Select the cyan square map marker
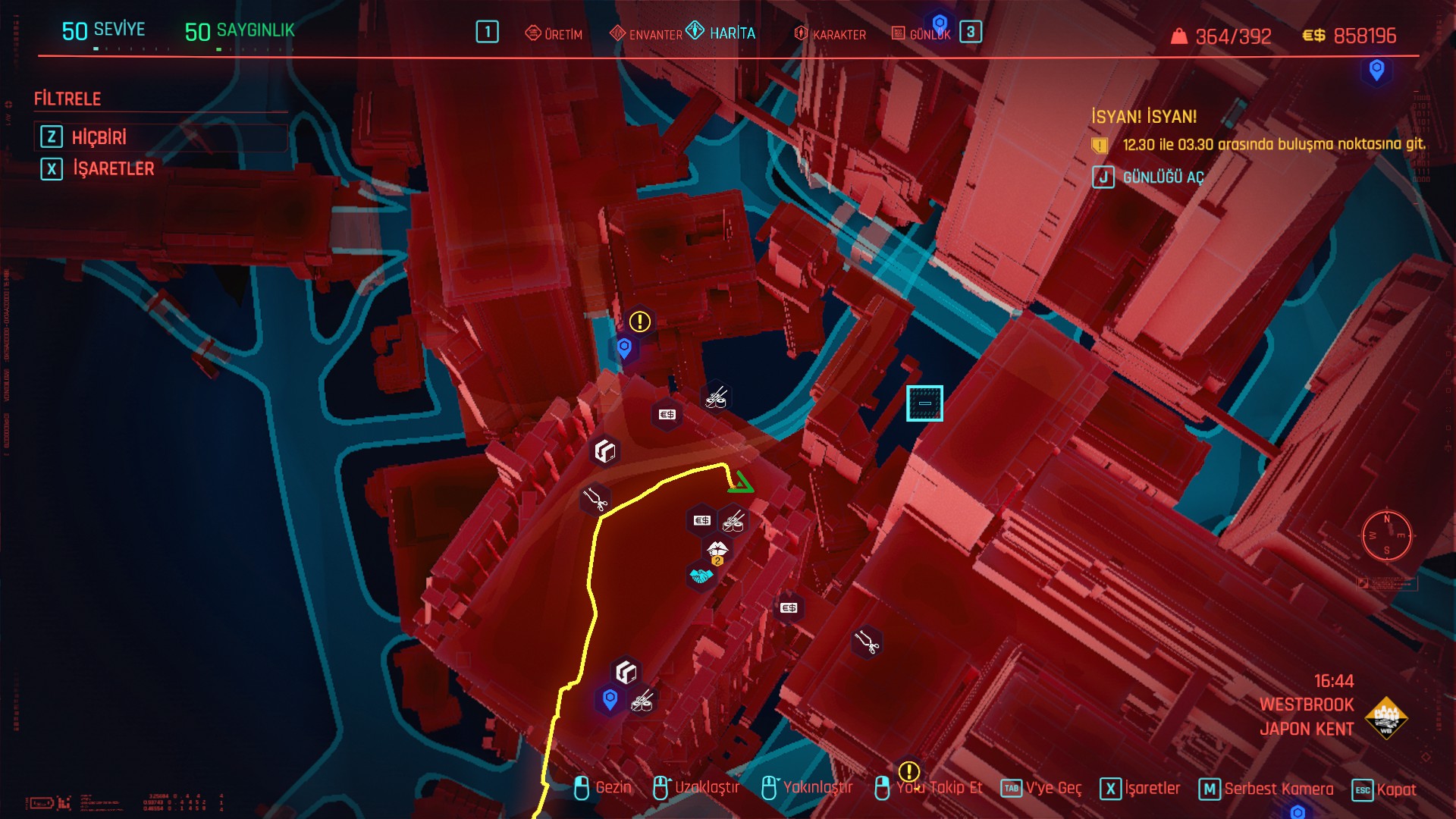This screenshot has height=819, width=1456. click(924, 403)
